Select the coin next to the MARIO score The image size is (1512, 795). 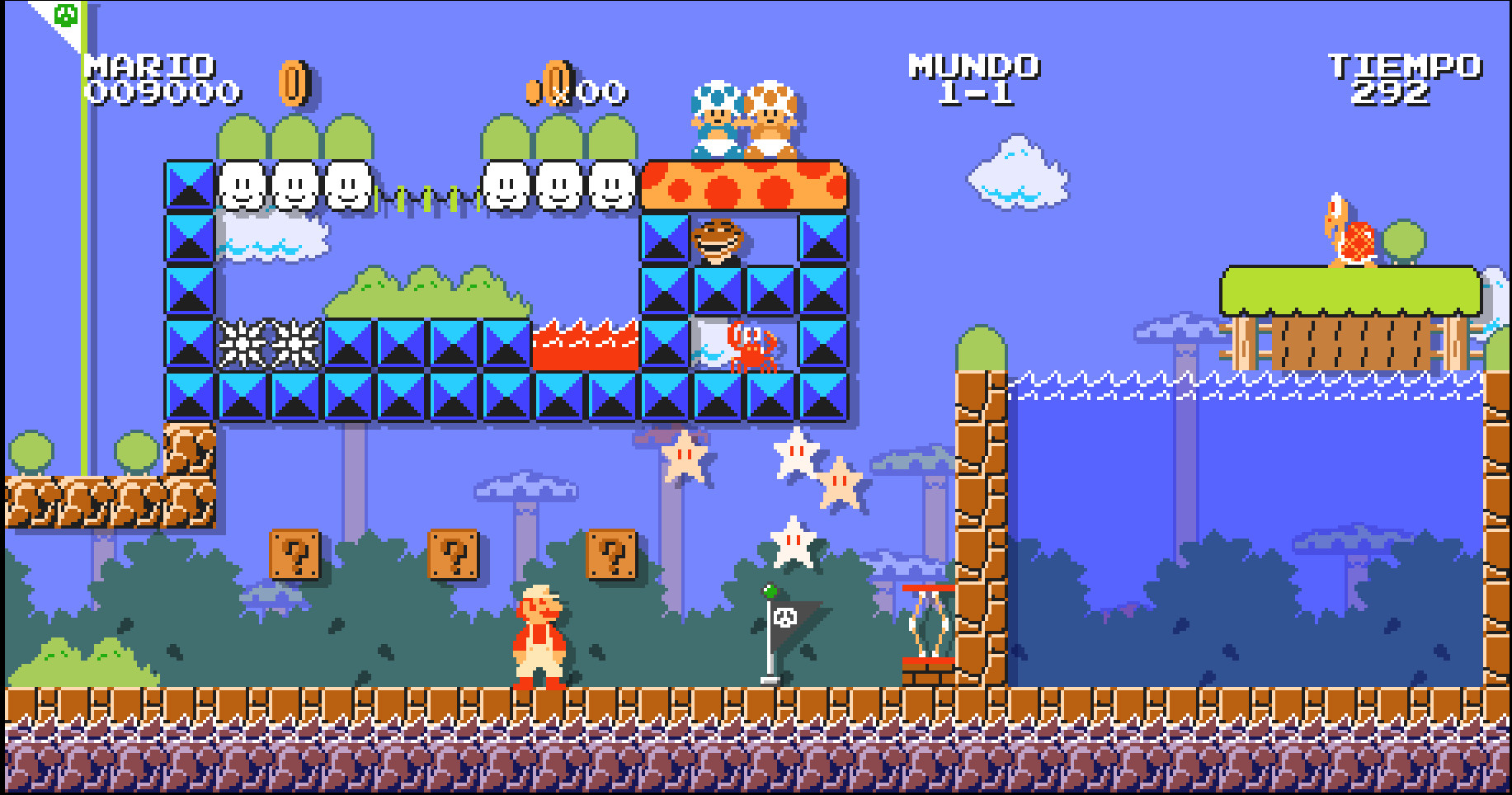(294, 82)
